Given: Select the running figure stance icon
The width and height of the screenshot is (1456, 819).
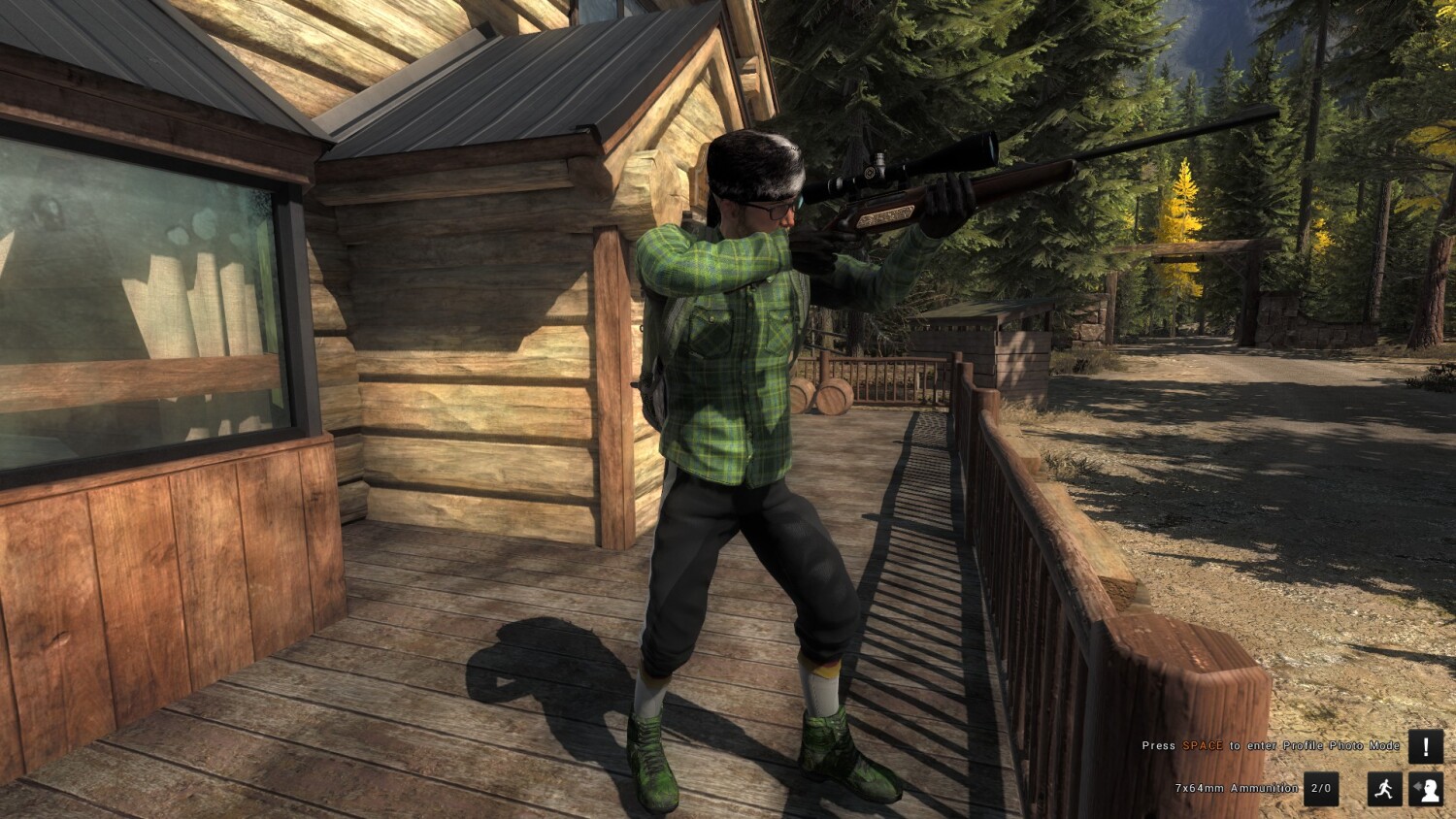Looking at the screenshot, I should (1385, 789).
